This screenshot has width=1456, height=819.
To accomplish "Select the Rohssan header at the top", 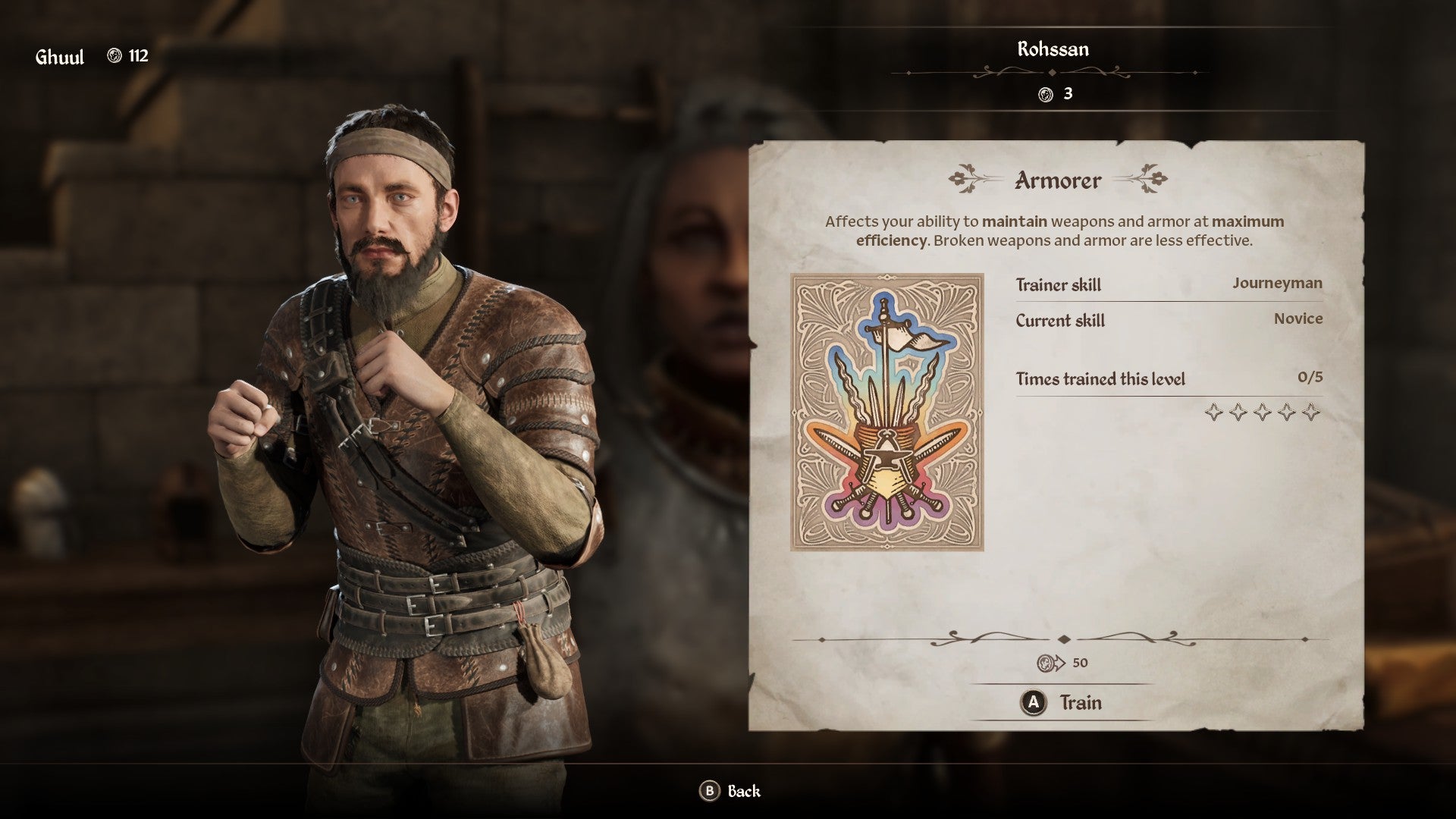I will pyautogui.click(x=1053, y=49).
